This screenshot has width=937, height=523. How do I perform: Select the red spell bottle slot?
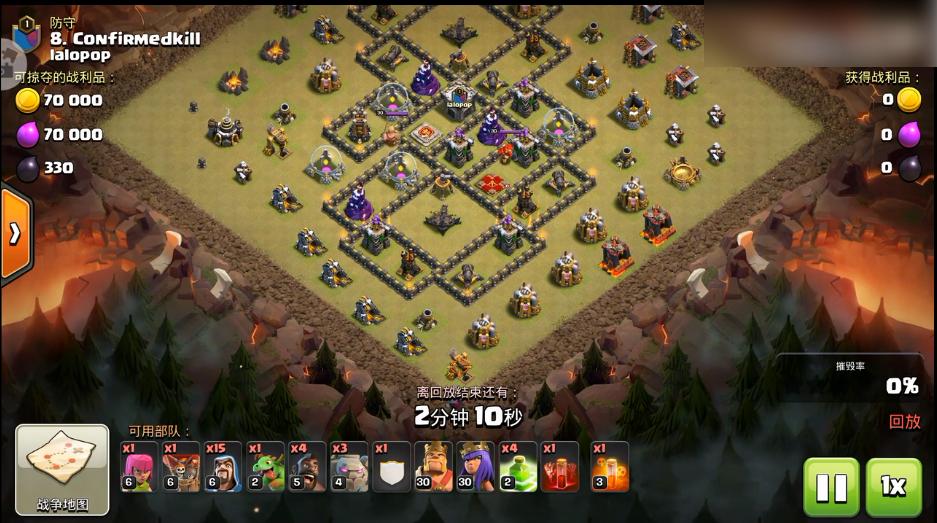tap(560, 467)
